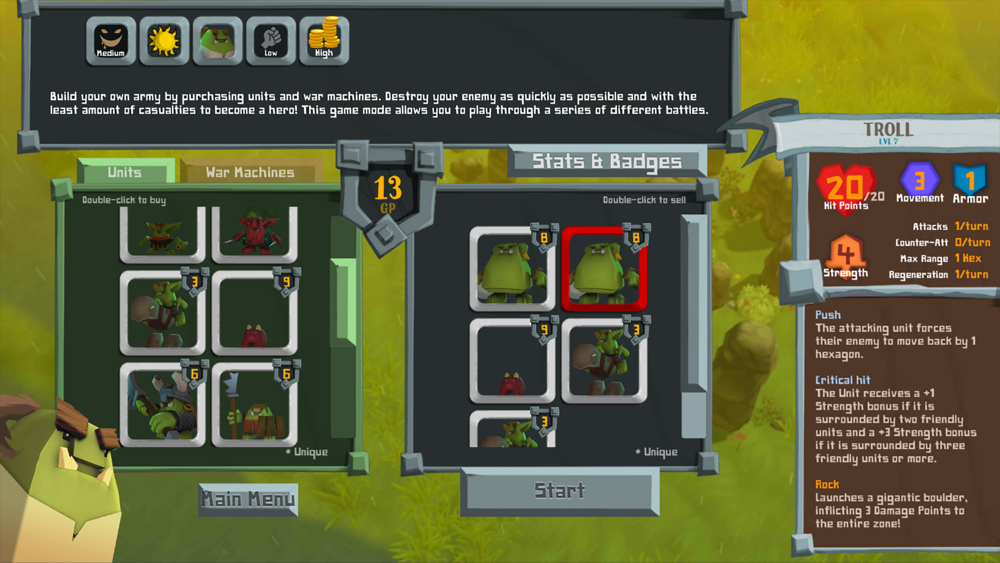Return to the Main Menu
Viewport: 1000px width, 563px height.
tap(248, 499)
